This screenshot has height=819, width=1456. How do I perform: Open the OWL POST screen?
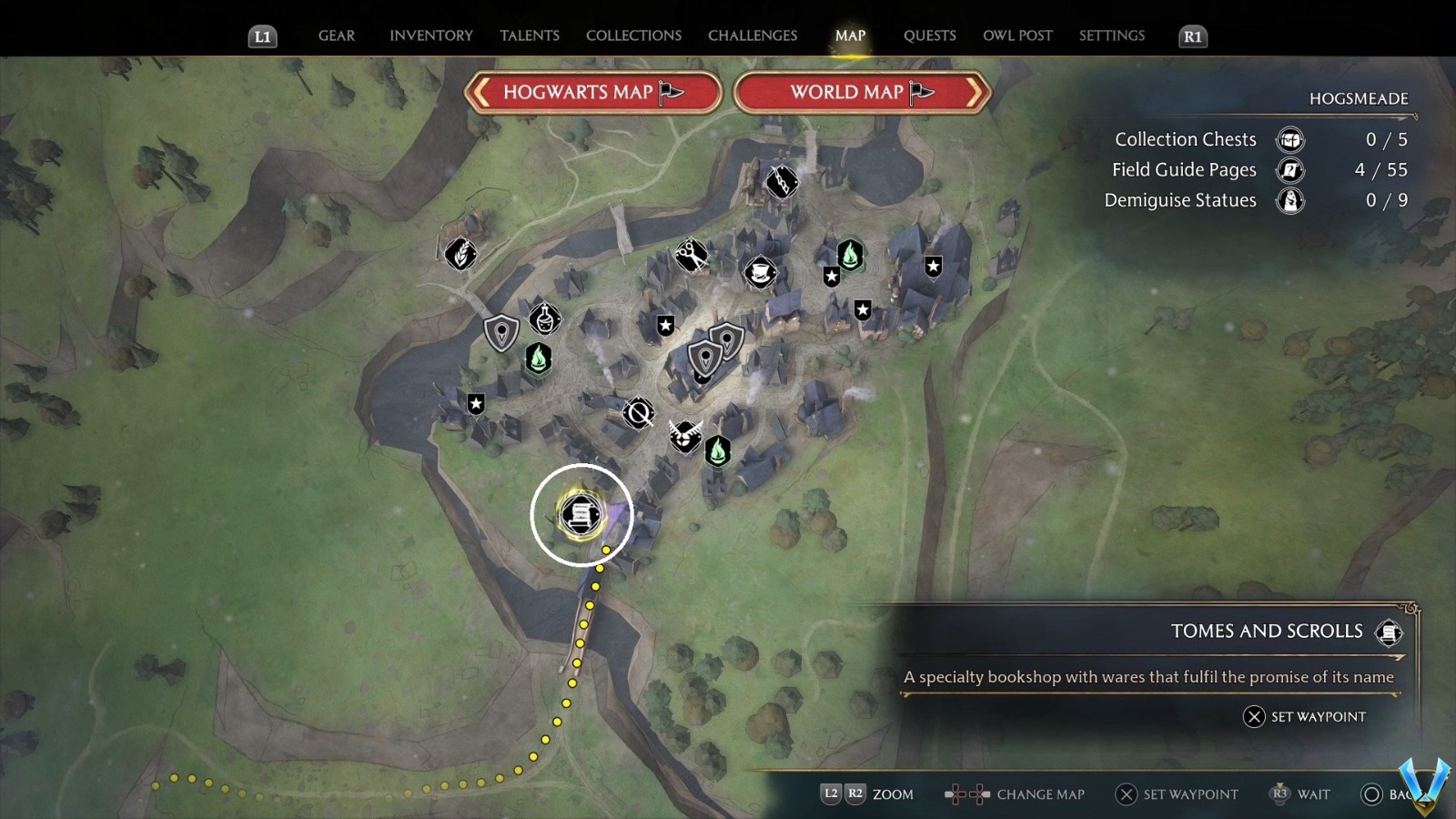(1017, 35)
